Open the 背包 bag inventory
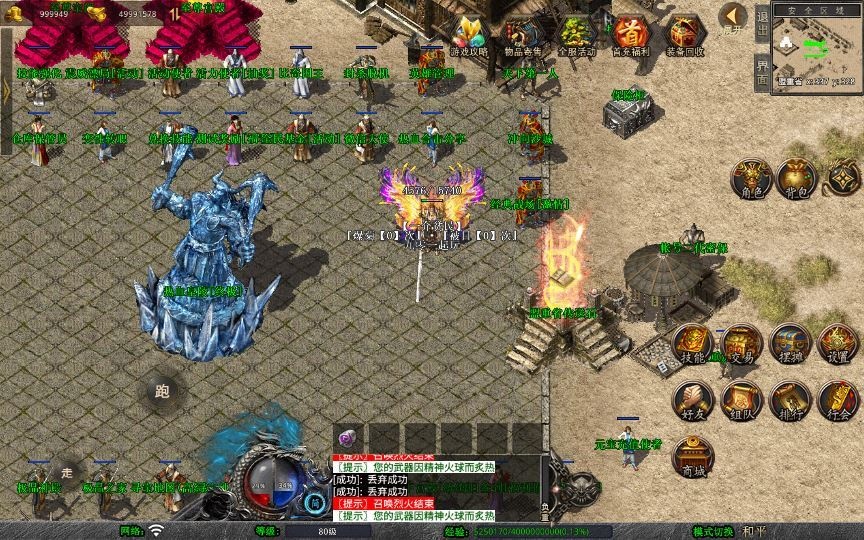The height and width of the screenshot is (540, 864). pyautogui.click(x=797, y=178)
